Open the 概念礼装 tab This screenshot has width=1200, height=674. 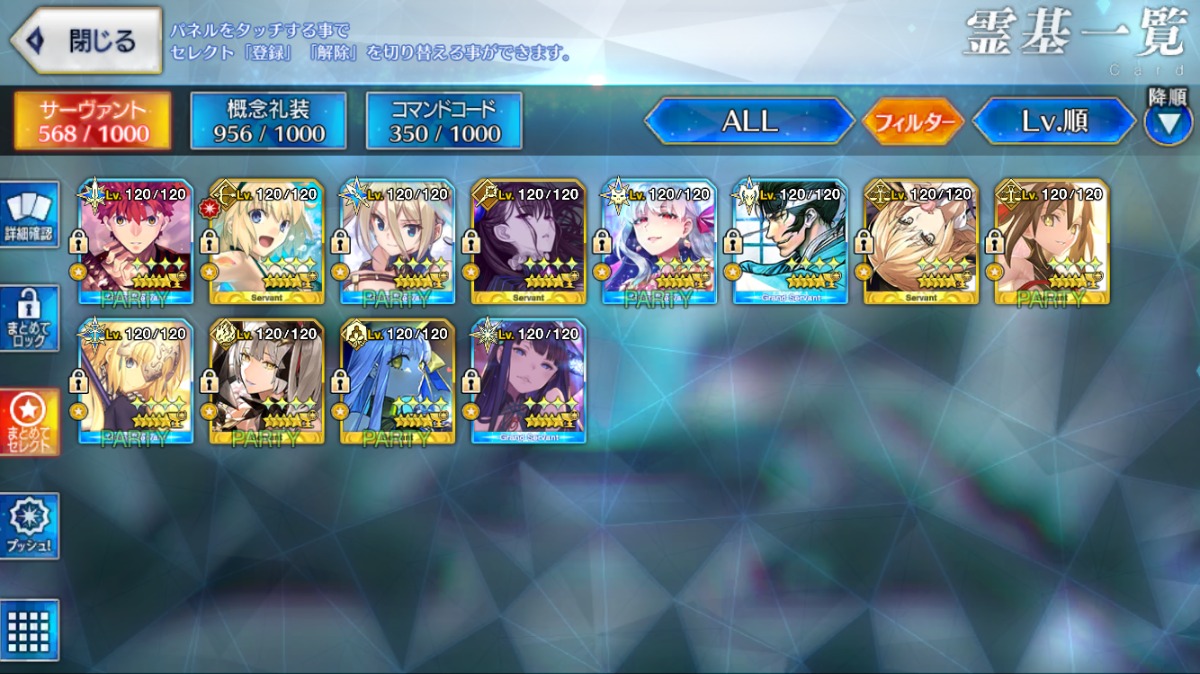click(x=268, y=121)
